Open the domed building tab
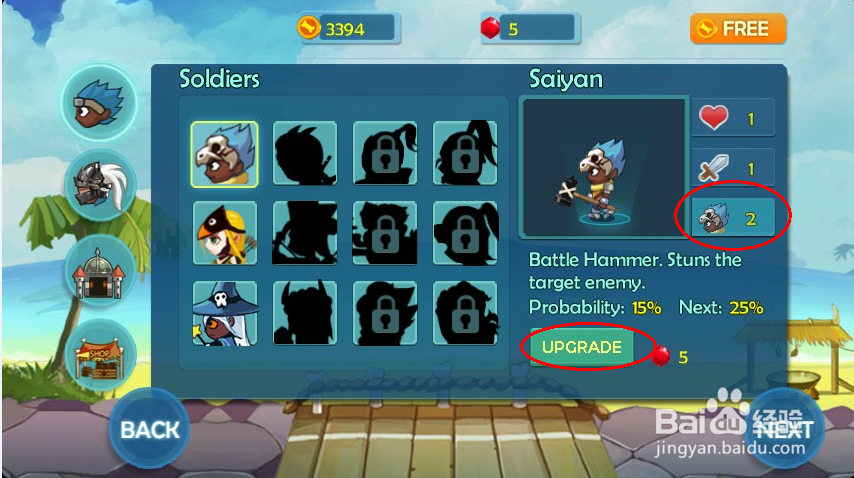The width and height of the screenshot is (854, 478). click(99, 268)
